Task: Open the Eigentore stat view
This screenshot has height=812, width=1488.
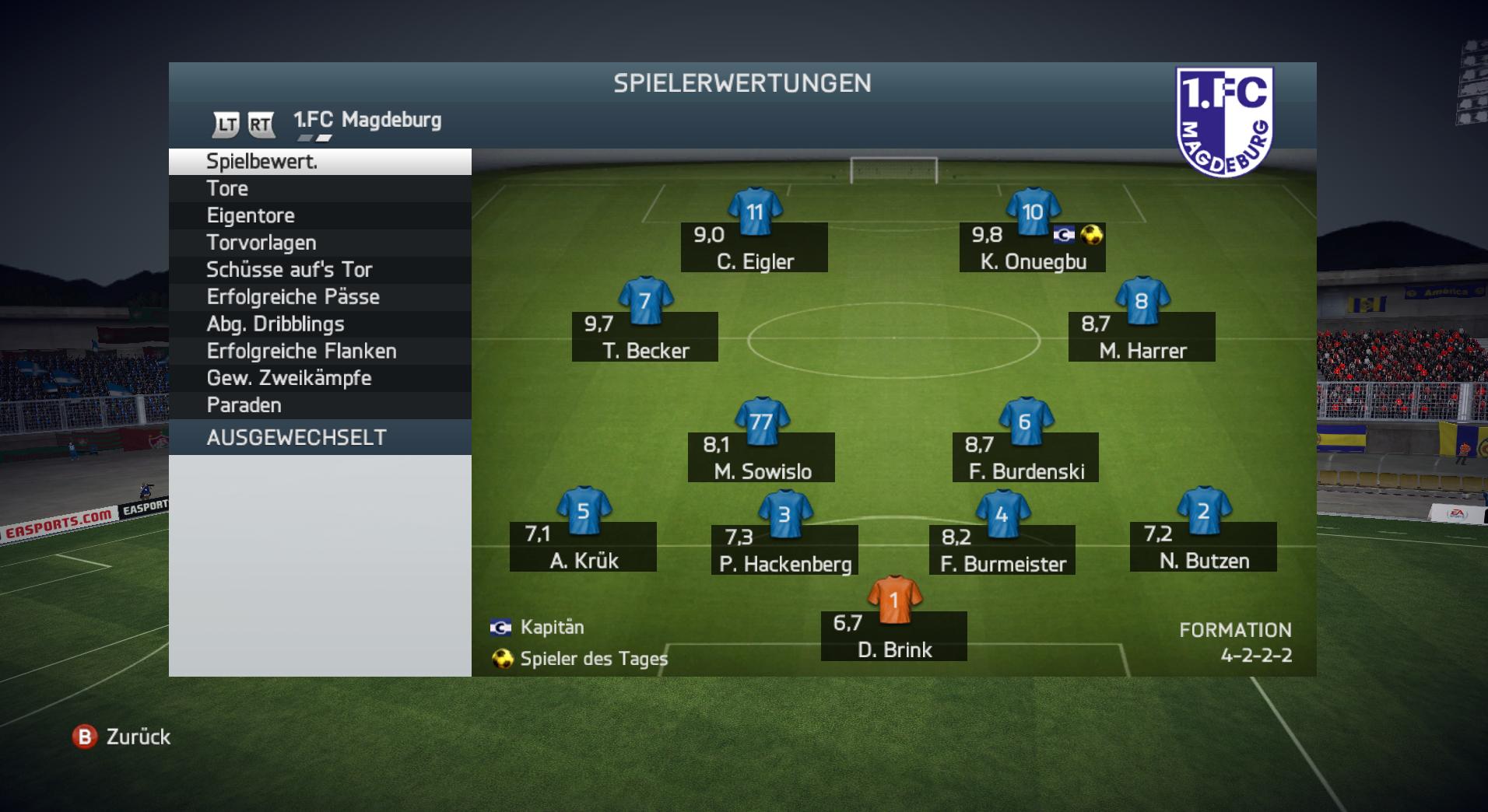Action: [x=319, y=215]
